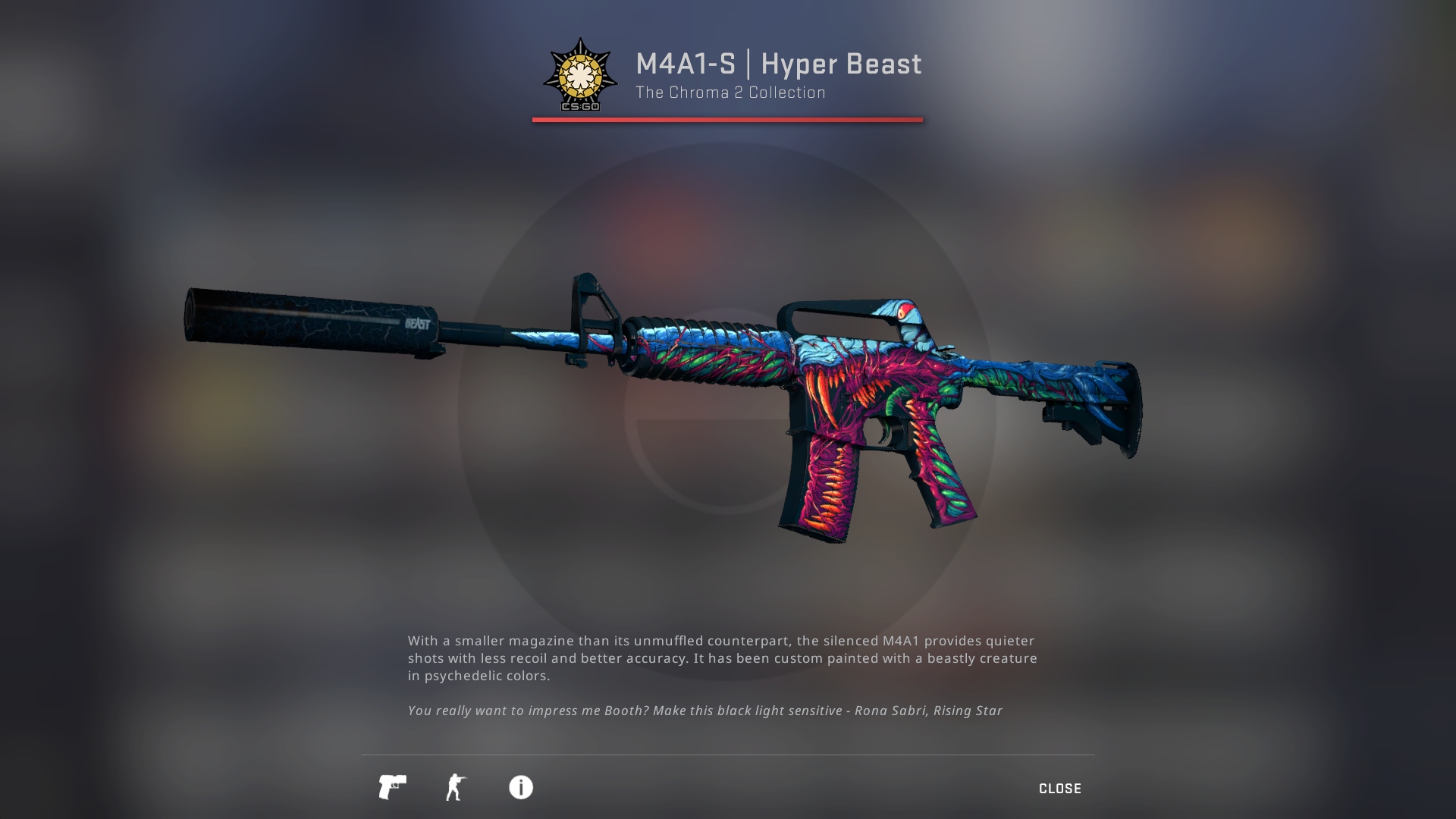This screenshot has width=1456, height=819.
Task: Toggle between weapon views via pistol icon
Action: 393,788
